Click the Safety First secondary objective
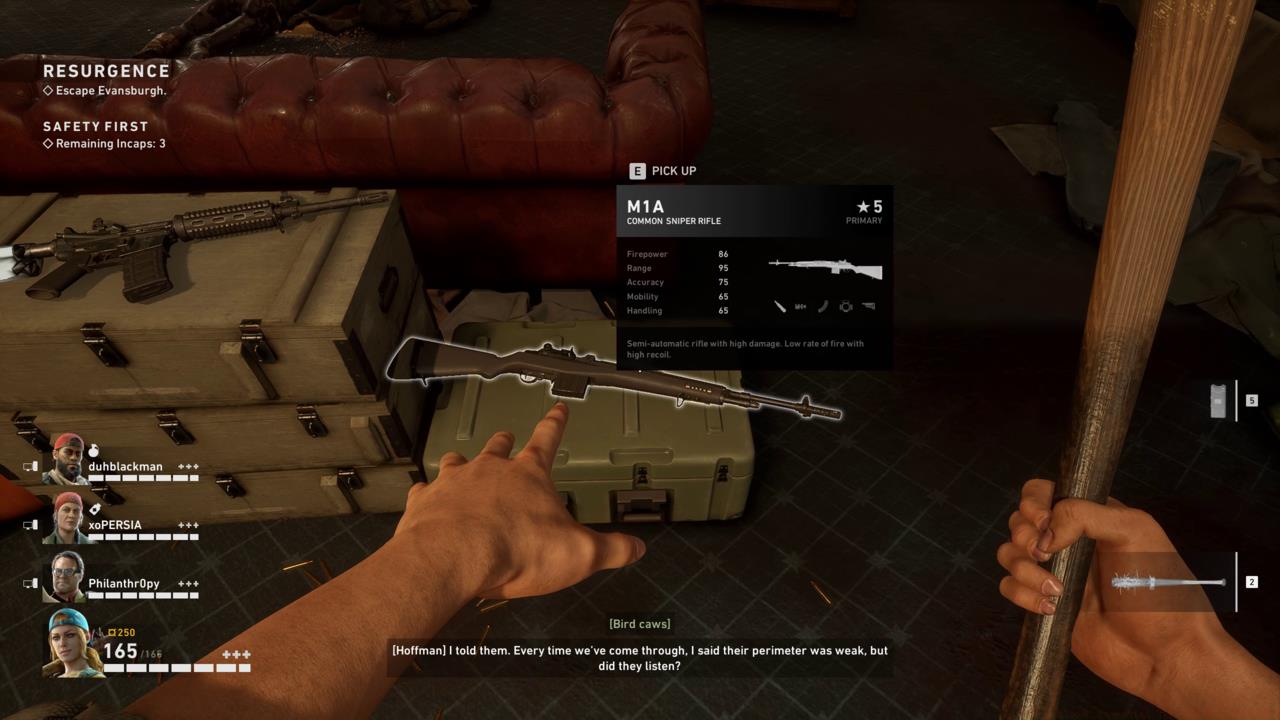The height and width of the screenshot is (720, 1280). [x=95, y=127]
